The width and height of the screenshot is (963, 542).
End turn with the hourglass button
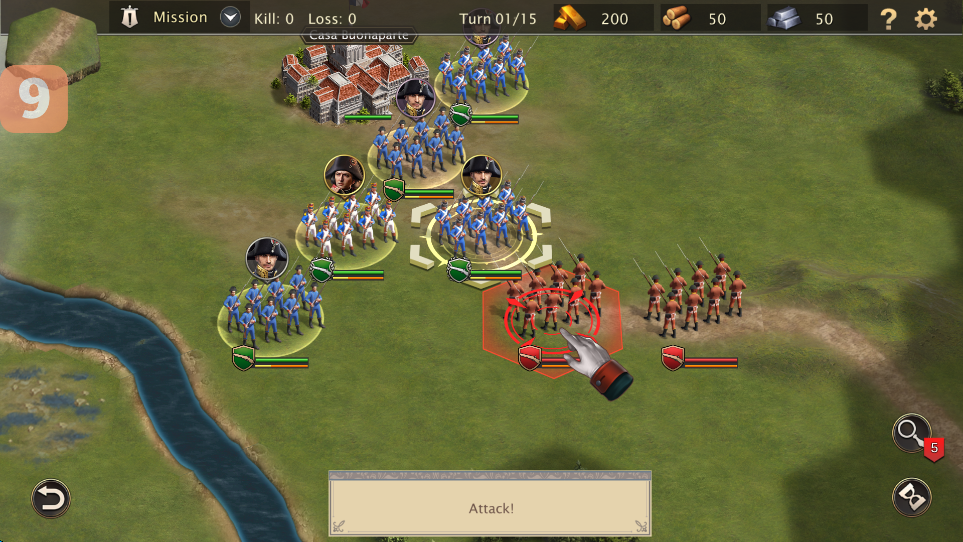coord(911,496)
